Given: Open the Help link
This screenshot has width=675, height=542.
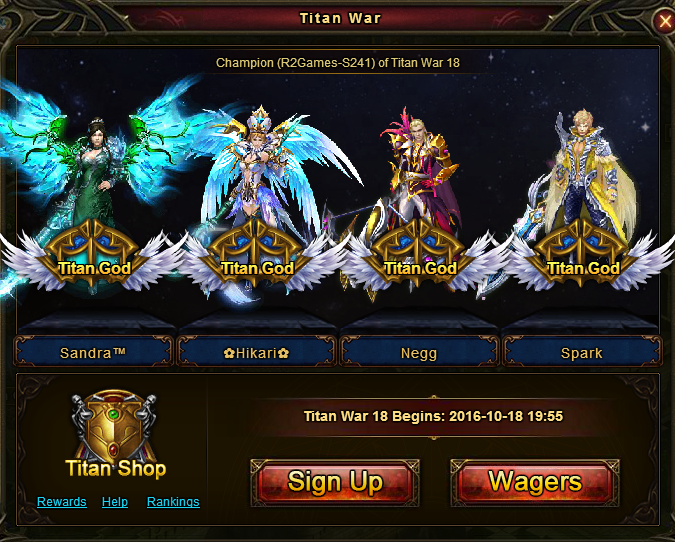Looking at the screenshot, I should [x=115, y=502].
